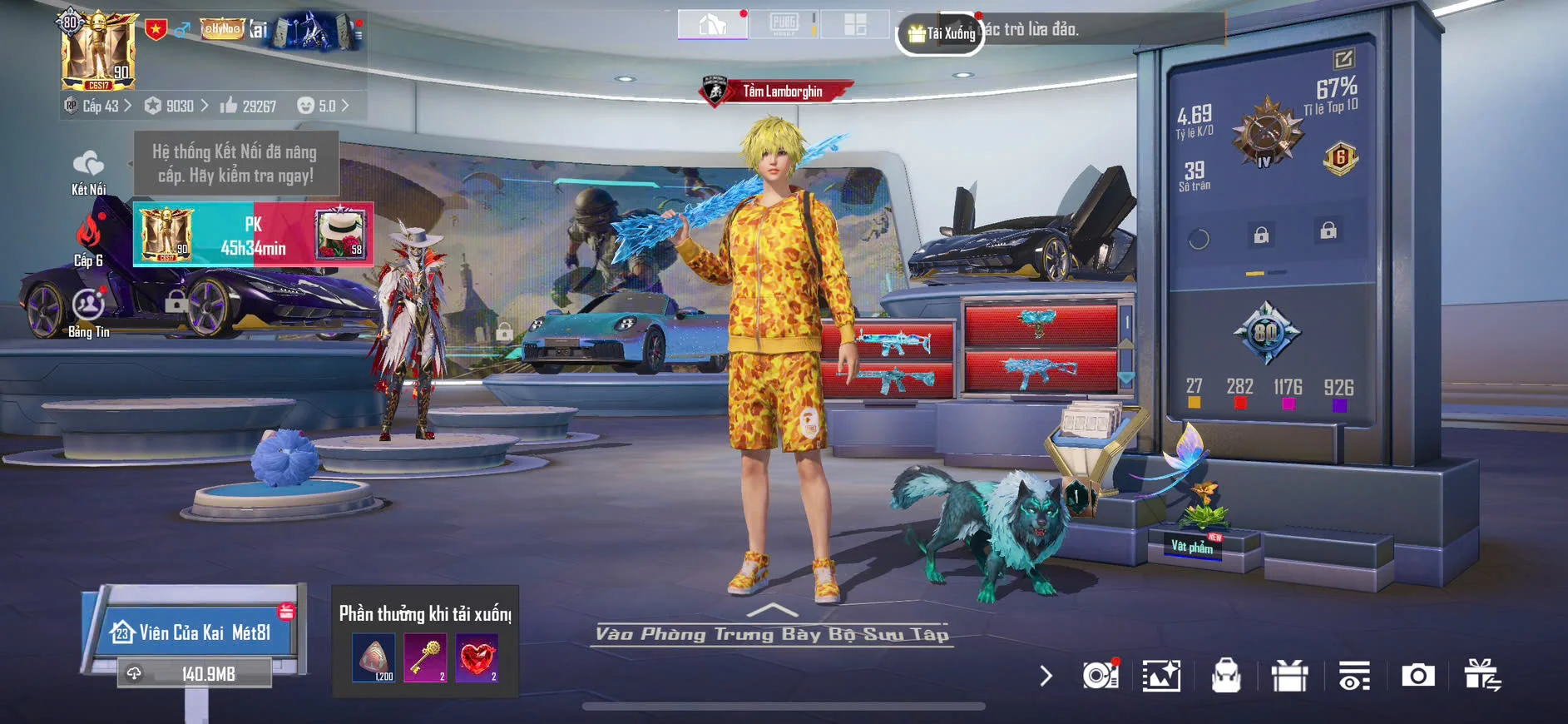Open the Kết Nối connection menu
This screenshot has width=1568, height=724.
88,172
